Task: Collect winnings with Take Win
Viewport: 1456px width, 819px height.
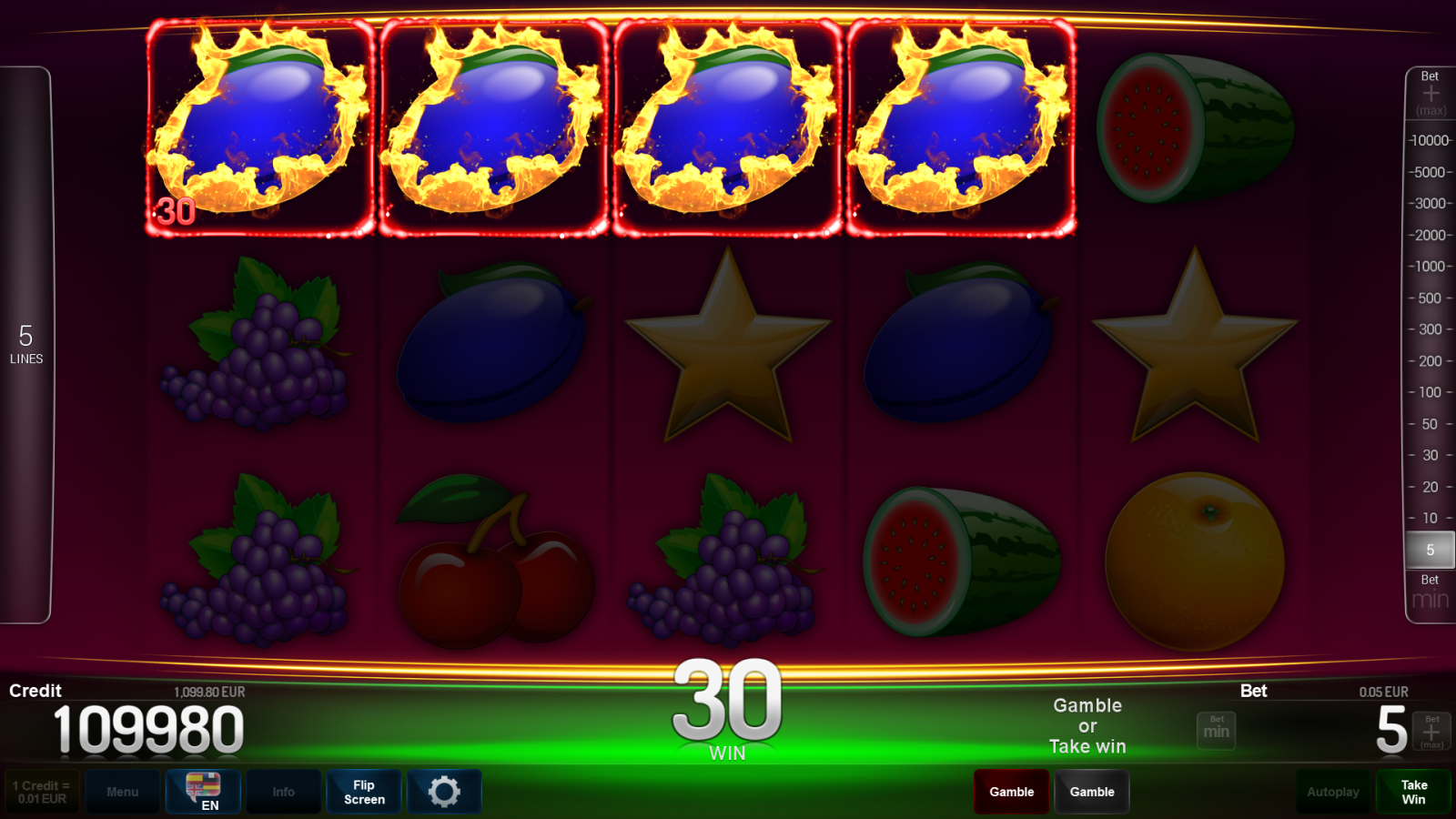Action: point(1413,792)
